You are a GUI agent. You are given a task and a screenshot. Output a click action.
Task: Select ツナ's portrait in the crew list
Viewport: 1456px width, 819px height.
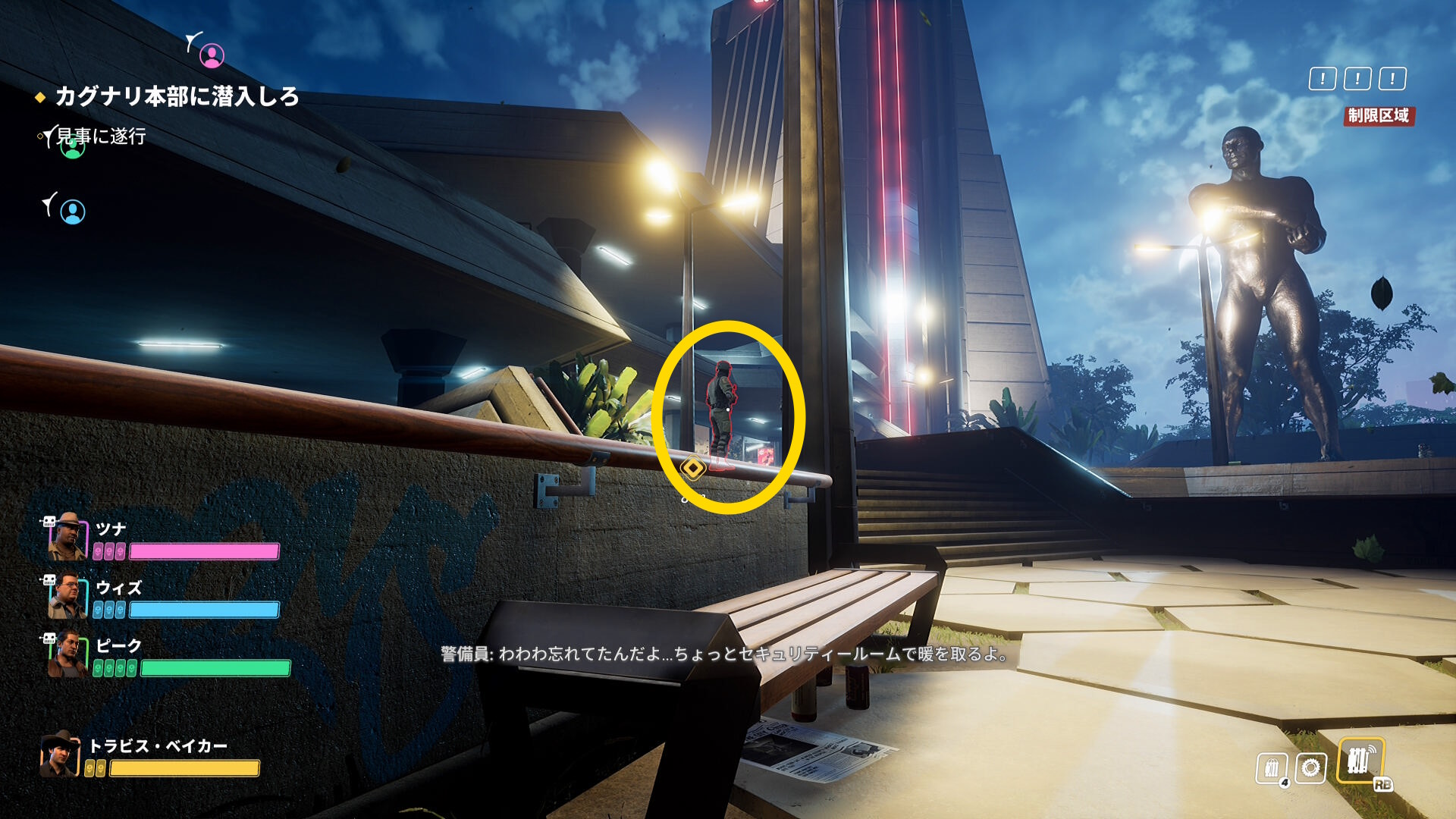tap(67, 537)
